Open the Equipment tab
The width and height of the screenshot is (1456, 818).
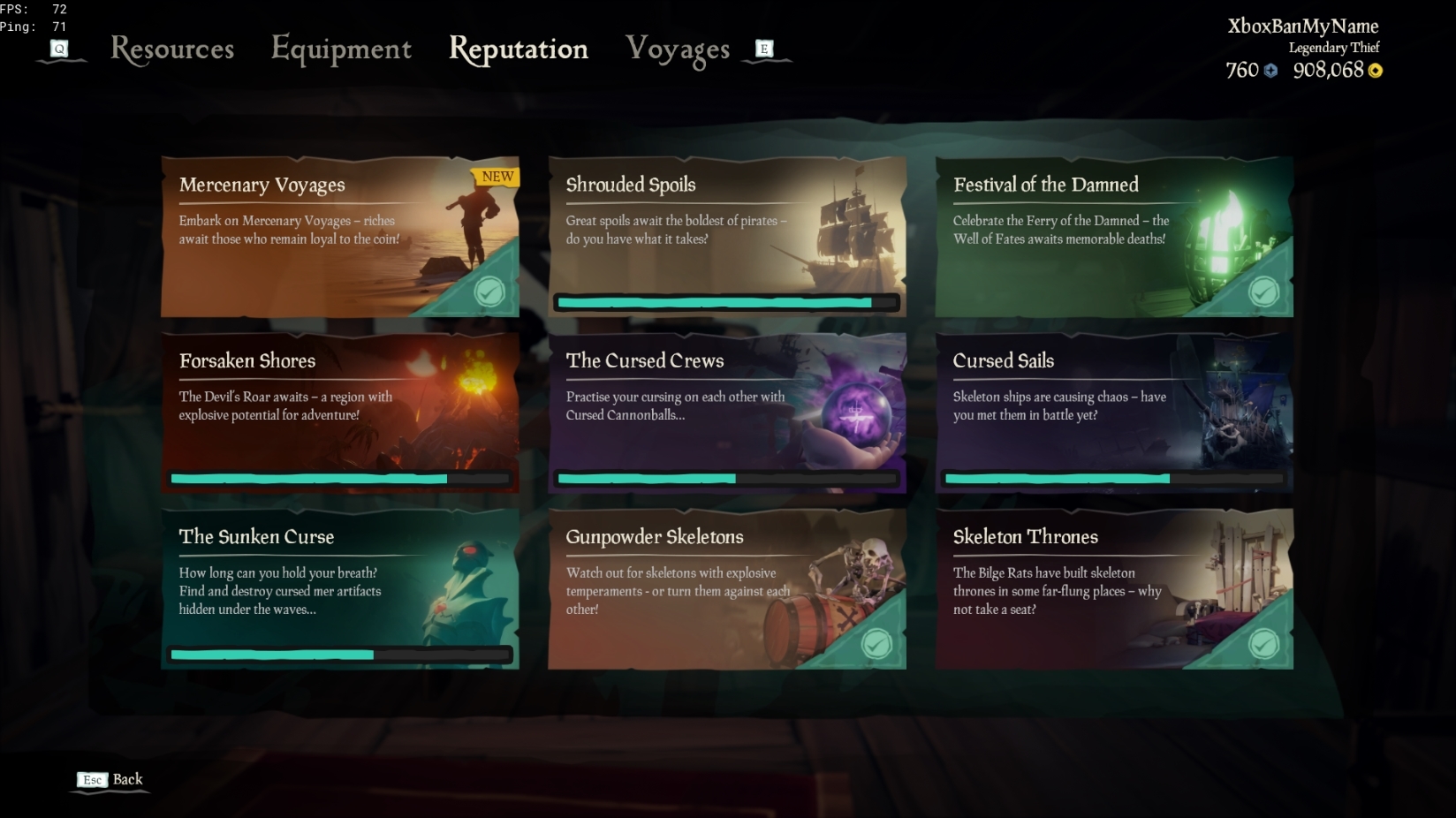click(x=341, y=49)
